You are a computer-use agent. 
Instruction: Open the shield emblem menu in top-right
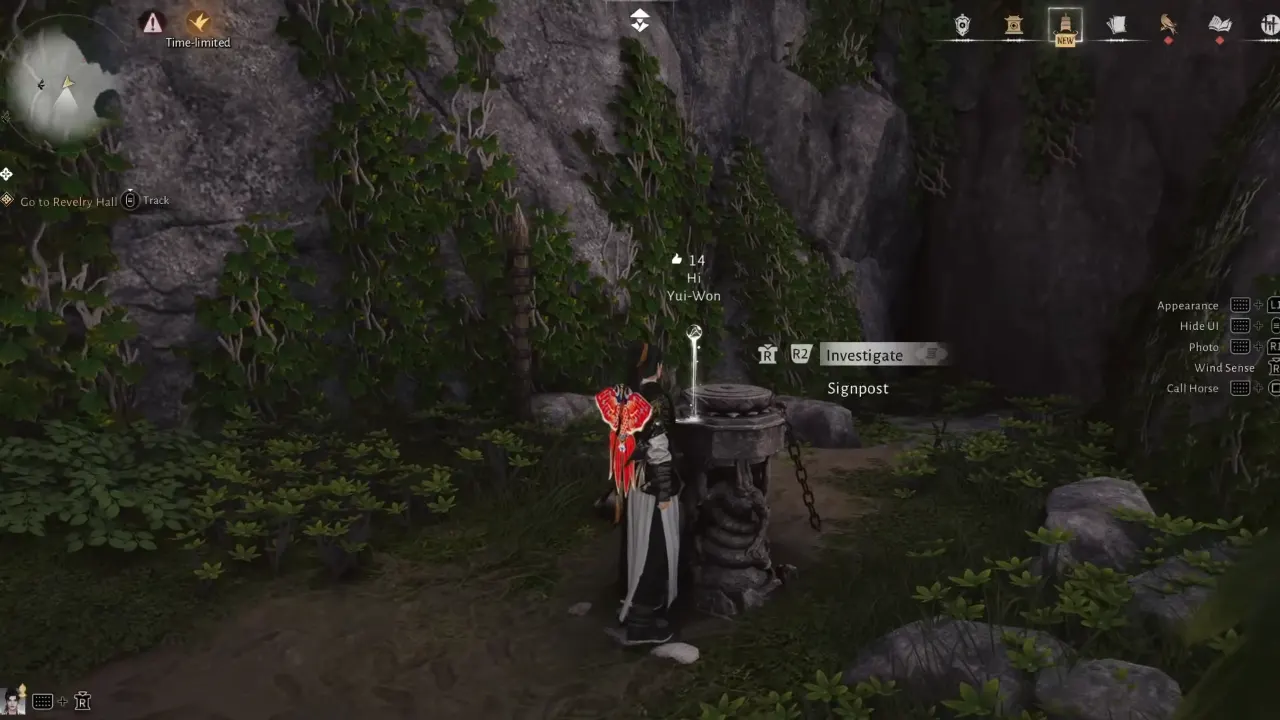962,25
